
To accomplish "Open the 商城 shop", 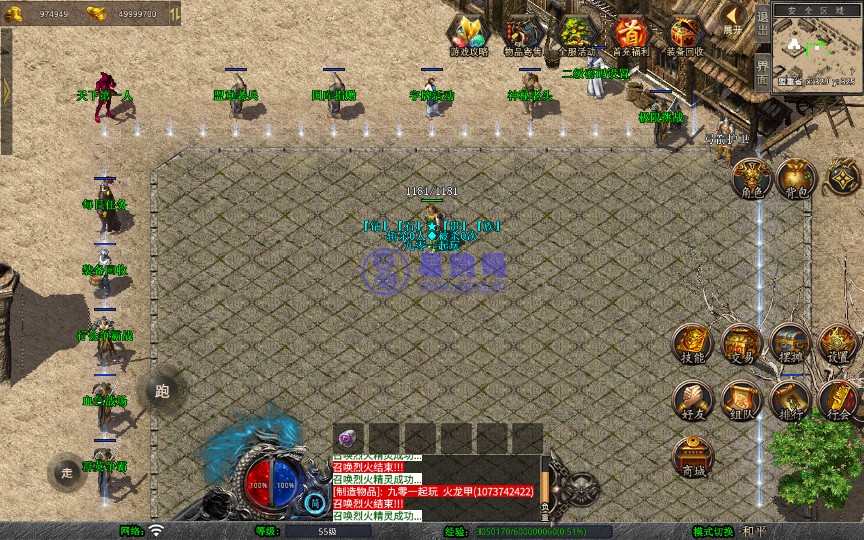I will click(693, 457).
